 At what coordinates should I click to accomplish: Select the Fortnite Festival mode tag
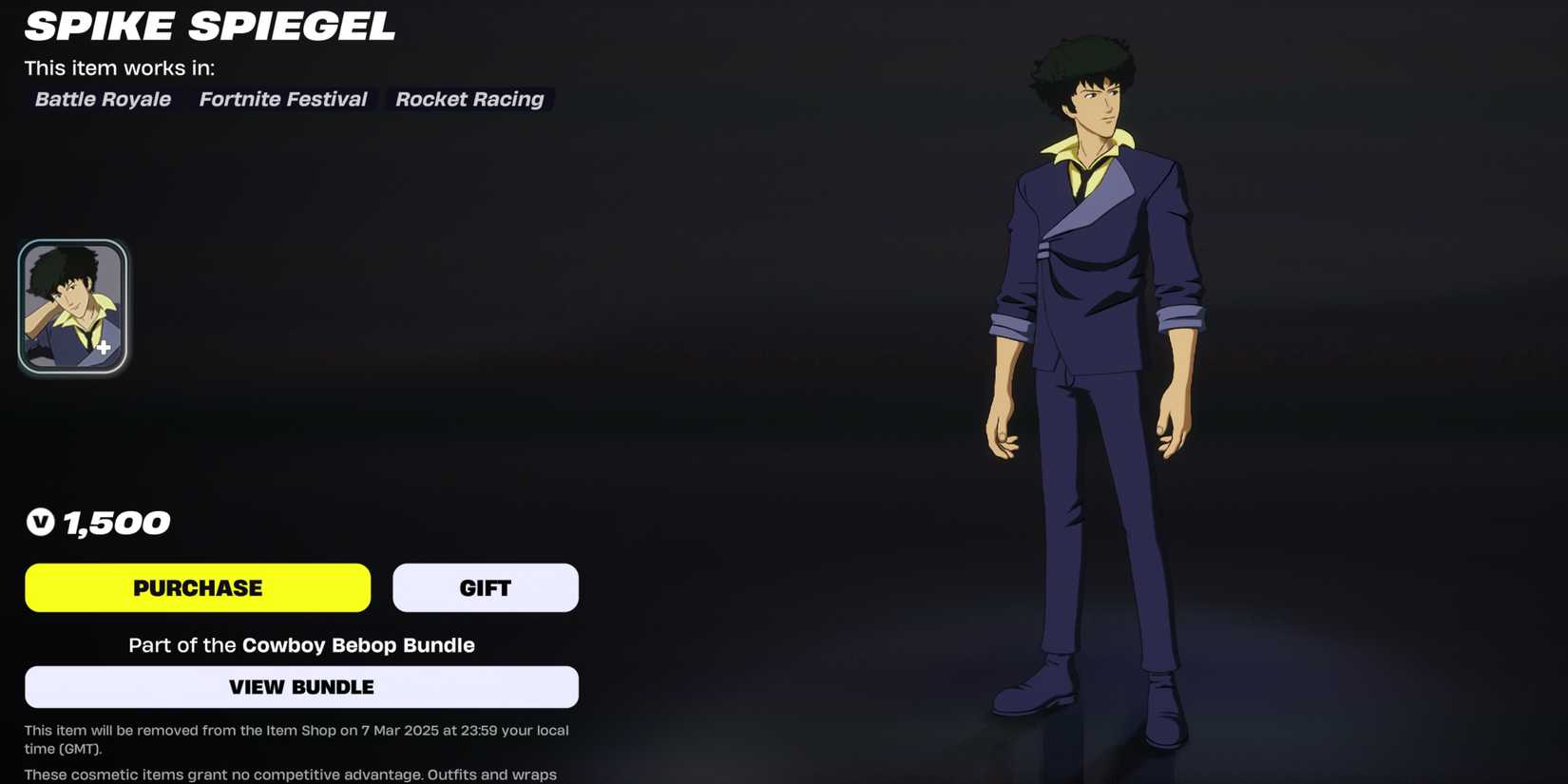[x=282, y=99]
